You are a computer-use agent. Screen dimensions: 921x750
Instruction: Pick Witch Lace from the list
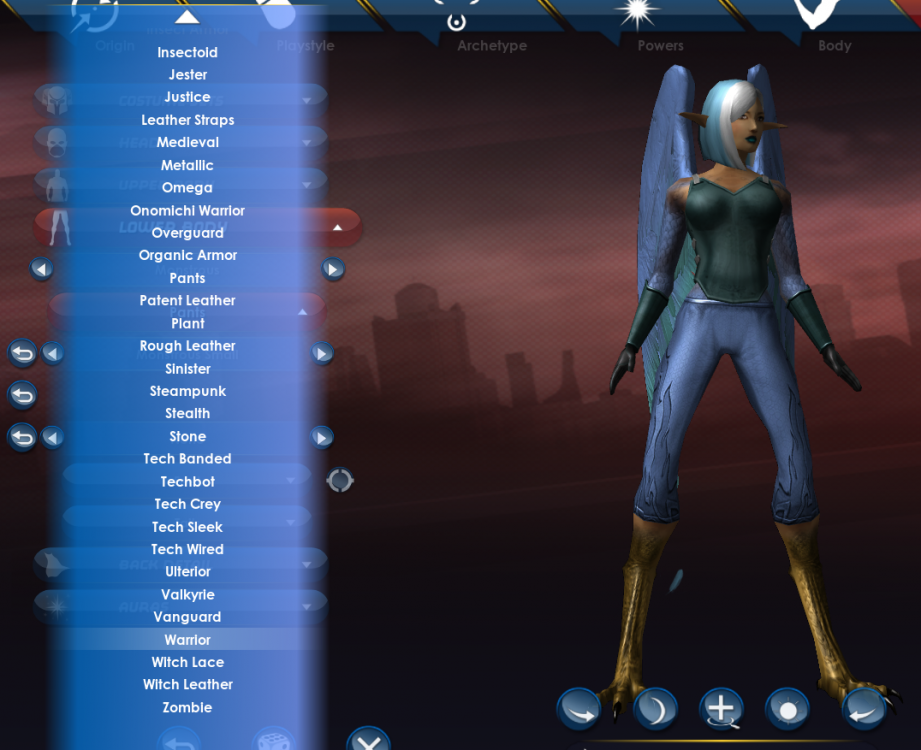[x=187, y=662]
